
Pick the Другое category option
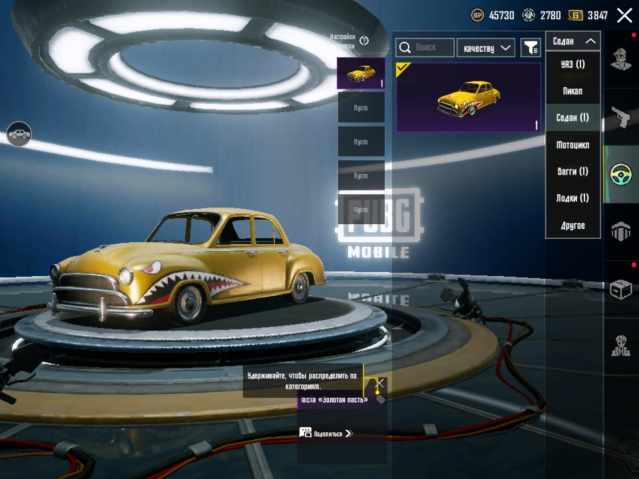(573, 225)
